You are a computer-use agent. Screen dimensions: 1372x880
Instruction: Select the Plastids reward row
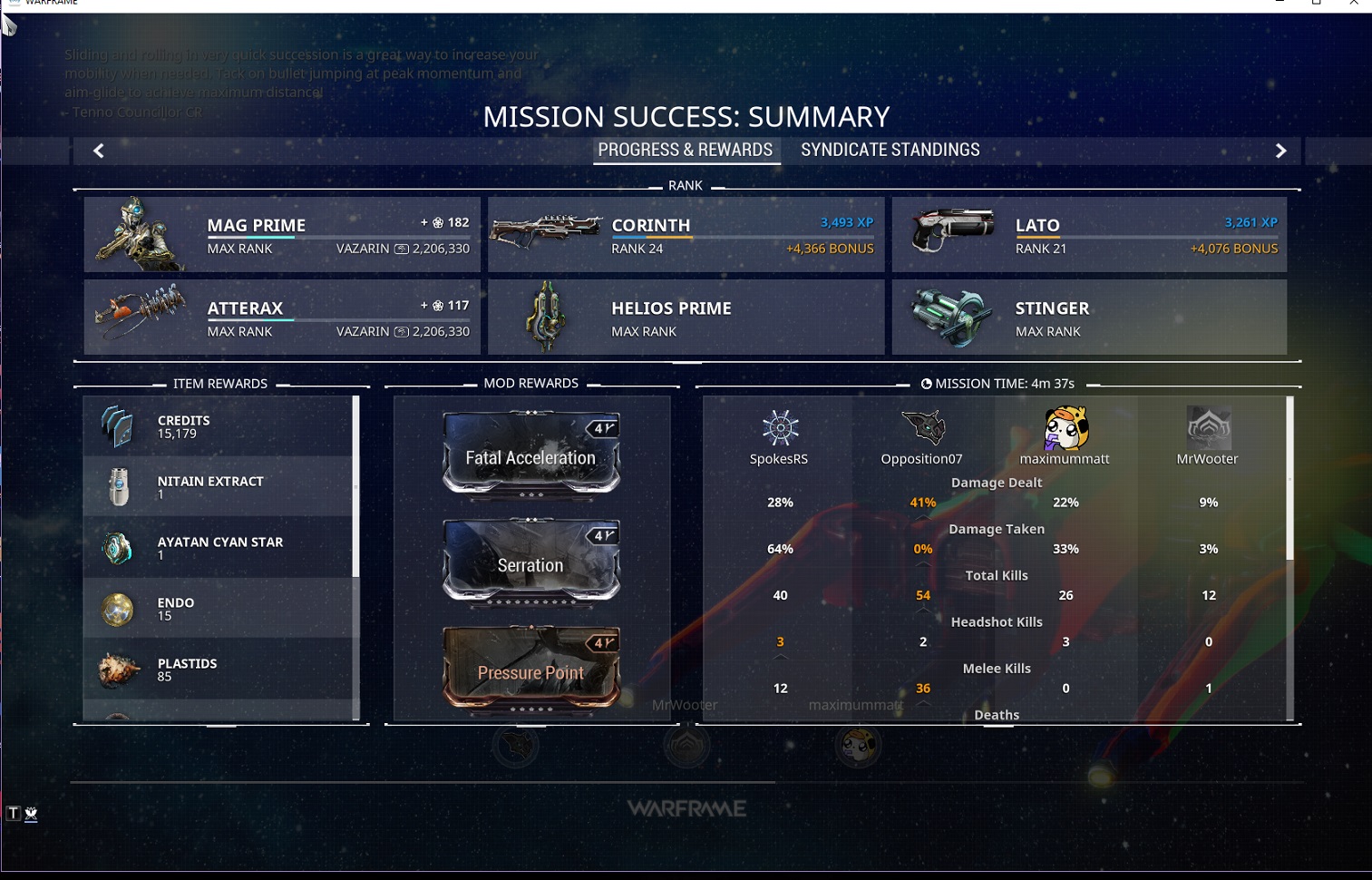click(x=218, y=670)
